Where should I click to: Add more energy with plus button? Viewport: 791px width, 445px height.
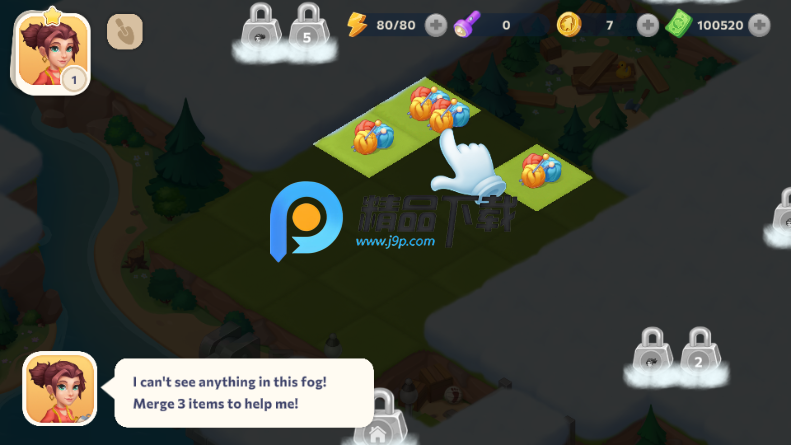[436, 25]
